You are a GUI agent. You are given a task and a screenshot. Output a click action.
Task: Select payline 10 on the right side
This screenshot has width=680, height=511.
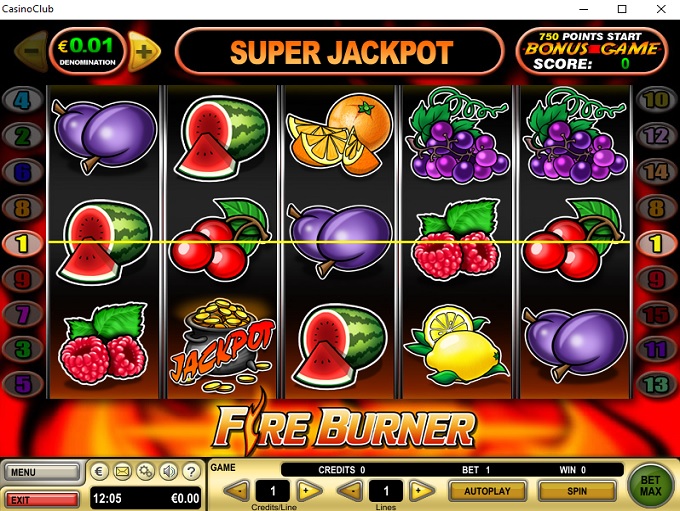pos(655,100)
